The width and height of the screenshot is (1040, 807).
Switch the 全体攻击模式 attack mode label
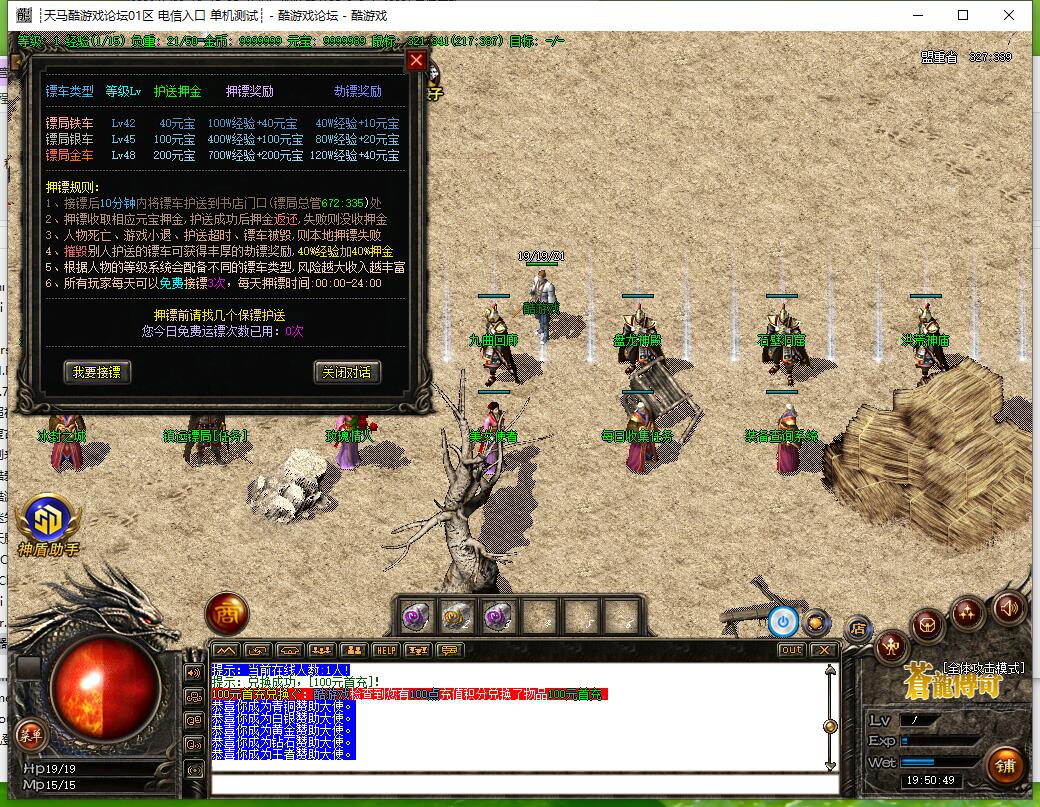[x=984, y=667]
